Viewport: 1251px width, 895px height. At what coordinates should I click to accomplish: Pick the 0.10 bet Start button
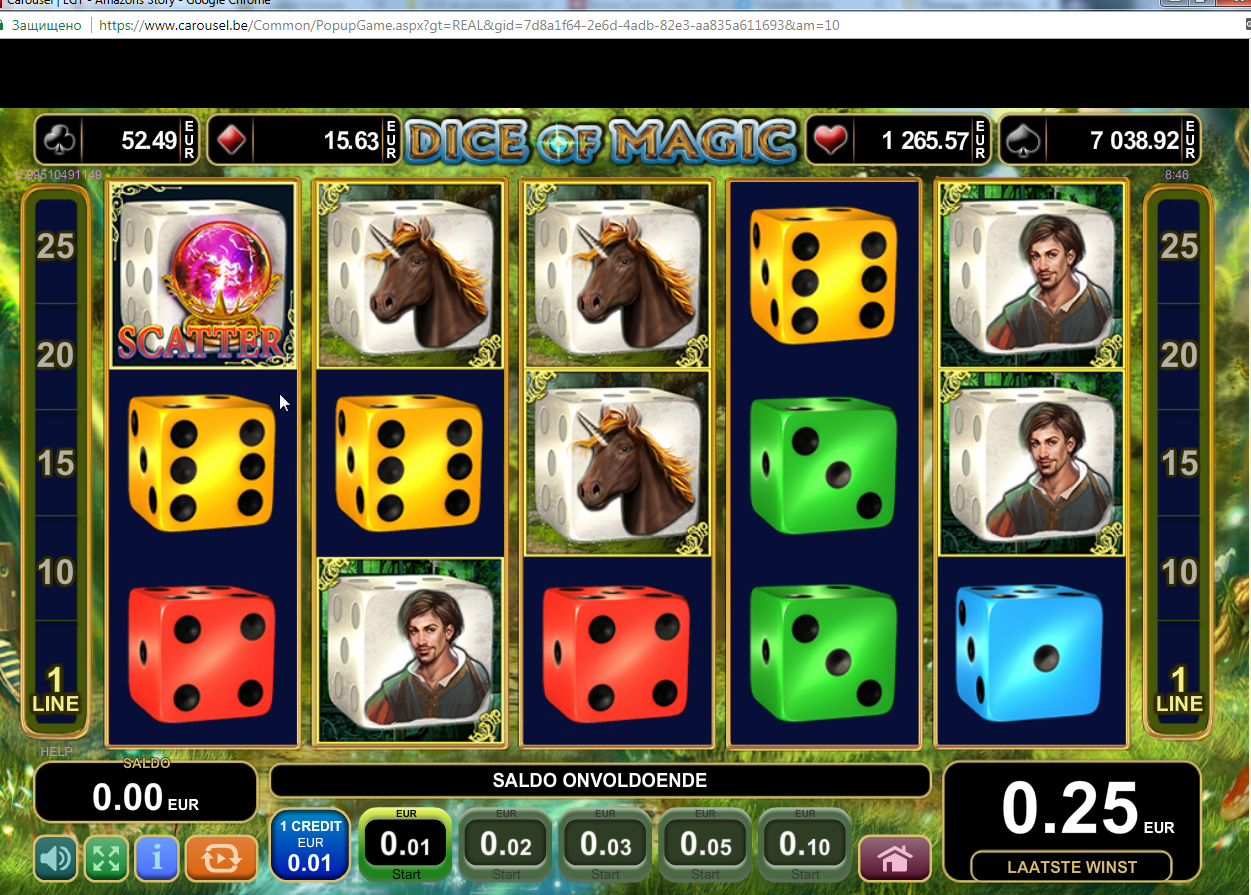coord(805,846)
